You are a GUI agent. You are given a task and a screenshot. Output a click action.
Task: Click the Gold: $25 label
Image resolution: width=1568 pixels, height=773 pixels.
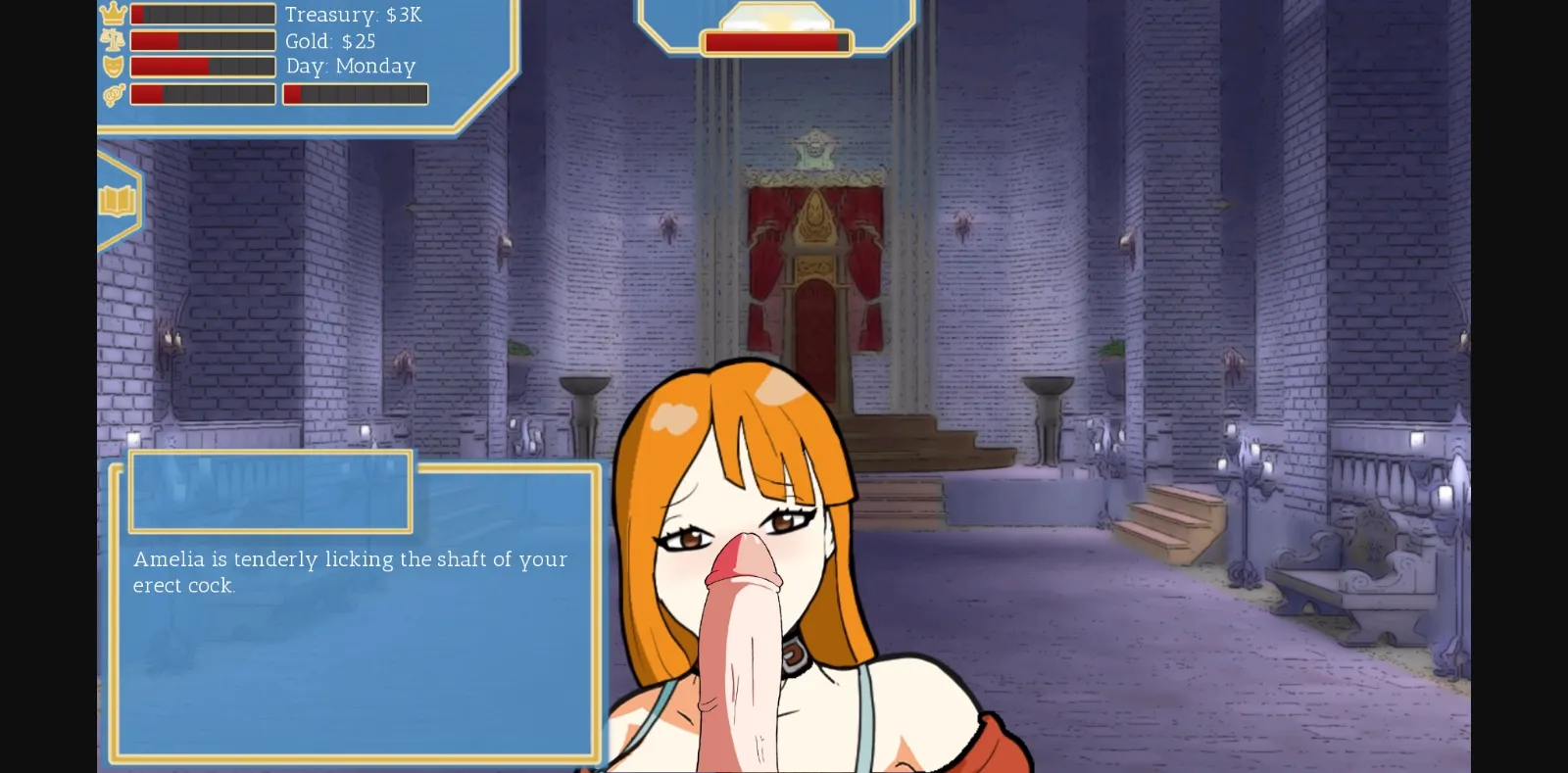point(329,41)
